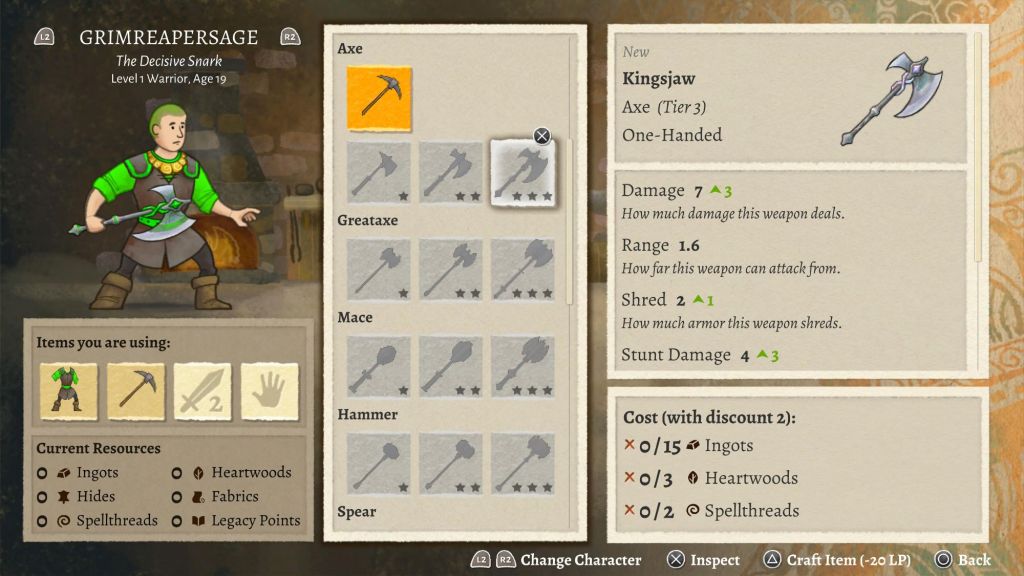1024x576 pixels.
Task: Select the three-star Kingsjaw axe slot
Action: pyautogui.click(x=523, y=173)
